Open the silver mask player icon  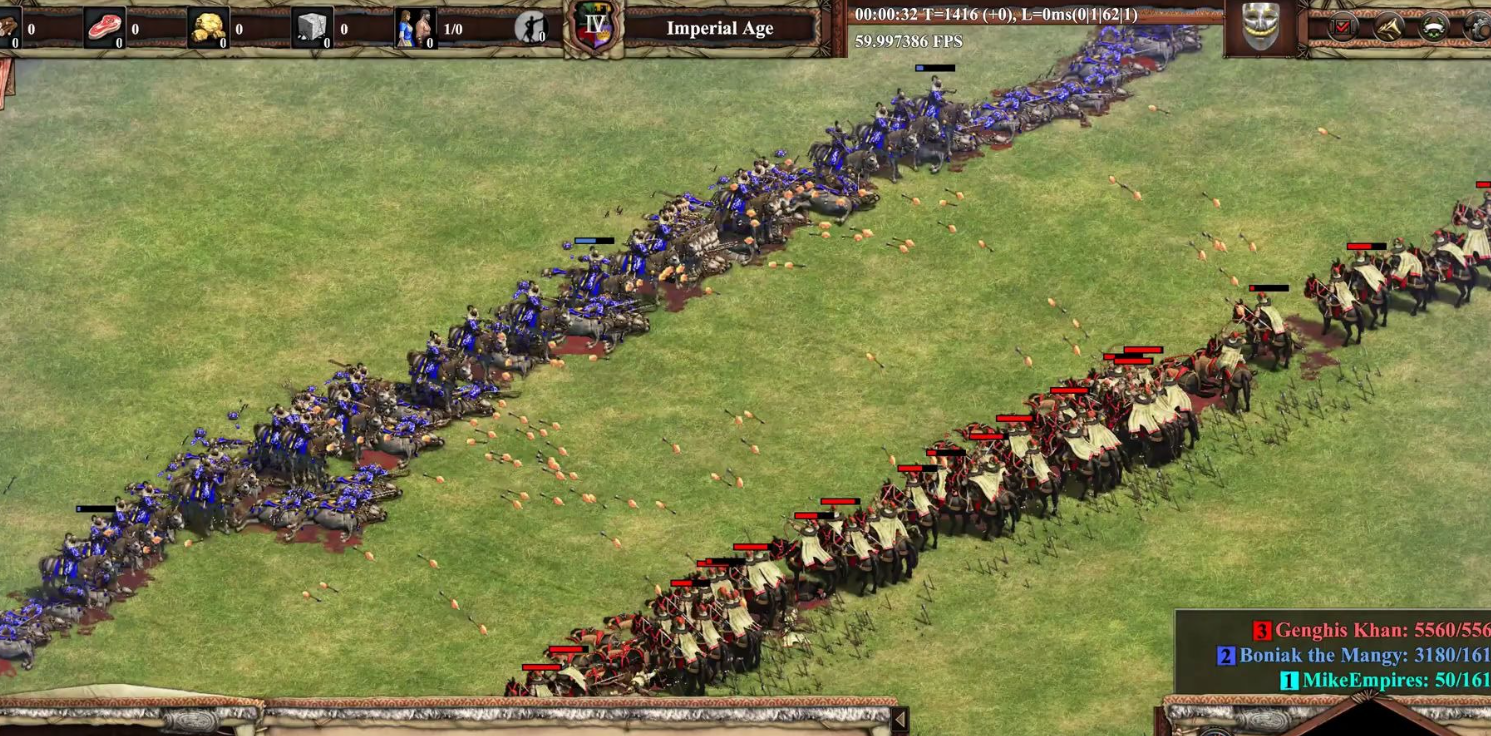(x=1260, y=27)
